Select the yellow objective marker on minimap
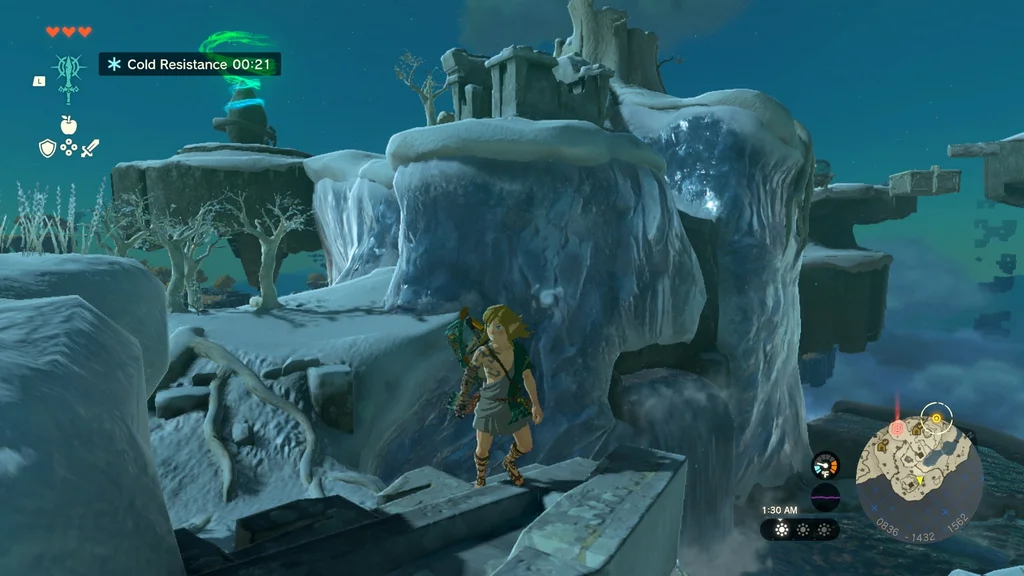 936,417
